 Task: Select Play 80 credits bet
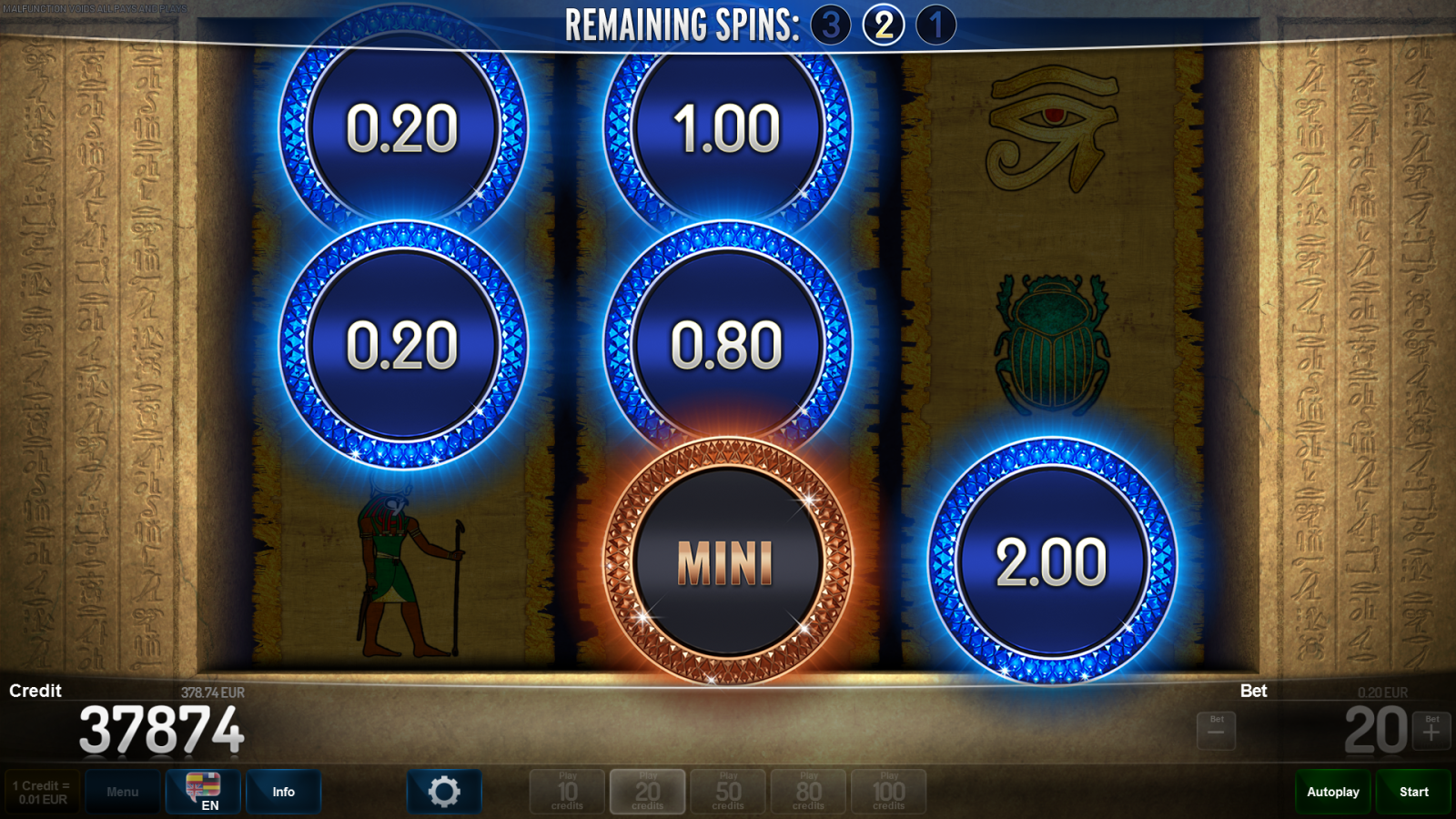808,792
